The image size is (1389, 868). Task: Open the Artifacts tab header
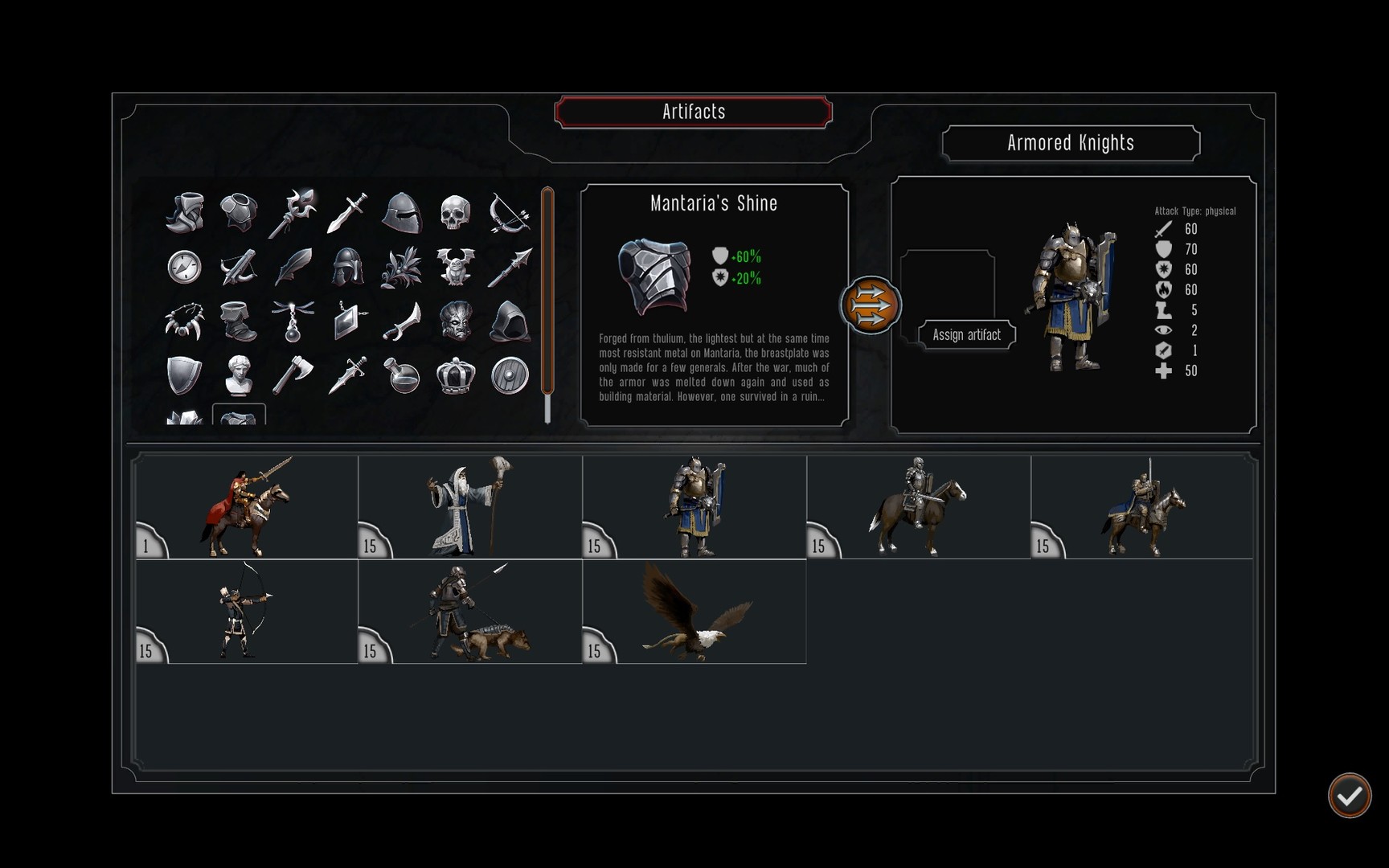(693, 112)
